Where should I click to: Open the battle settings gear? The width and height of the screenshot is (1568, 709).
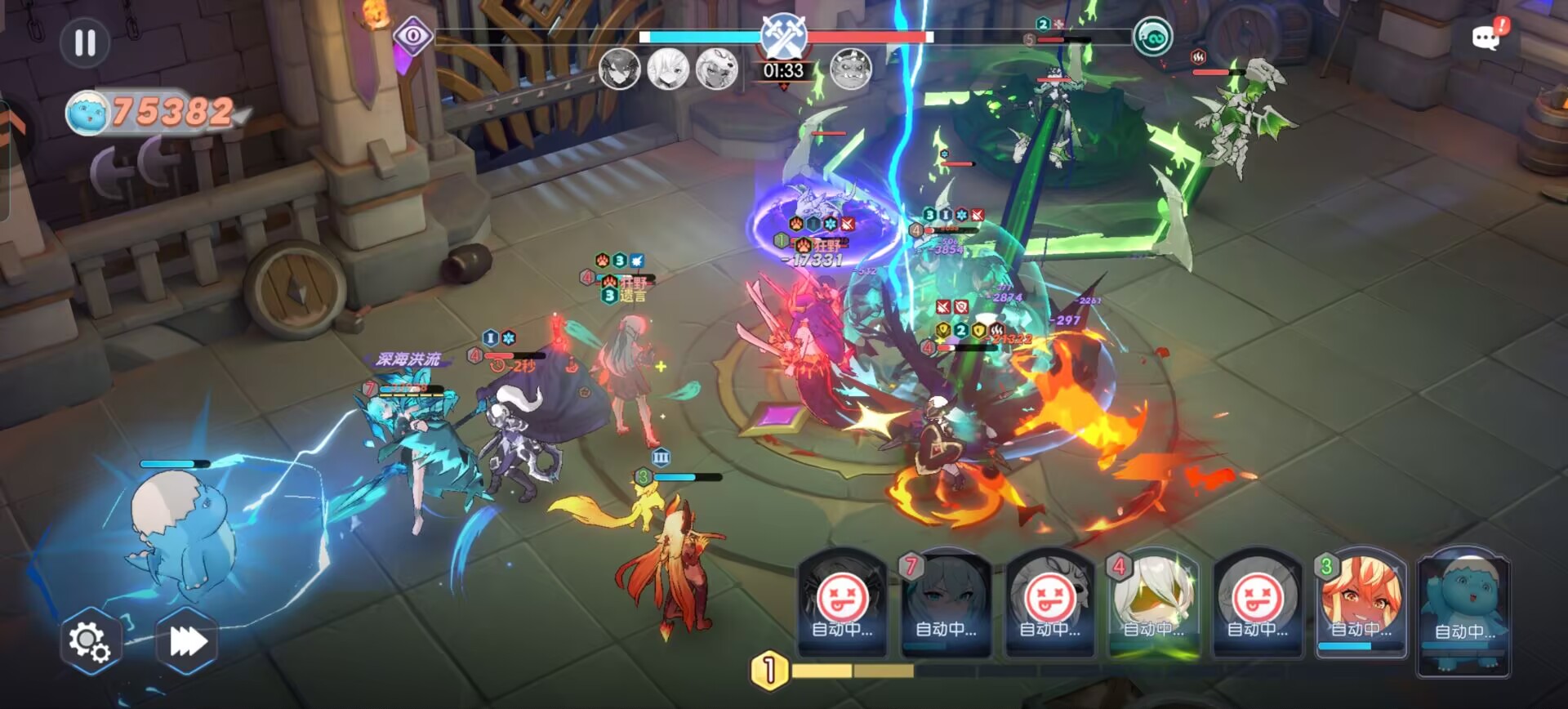pos(89,641)
